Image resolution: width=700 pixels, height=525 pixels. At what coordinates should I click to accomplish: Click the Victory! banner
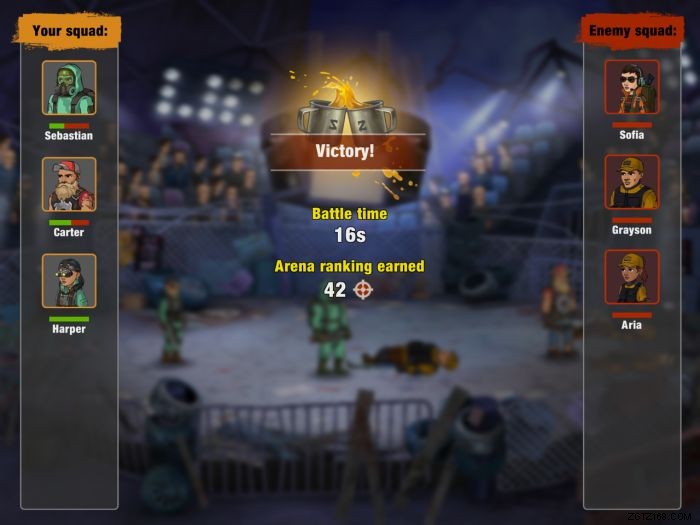pos(345,151)
